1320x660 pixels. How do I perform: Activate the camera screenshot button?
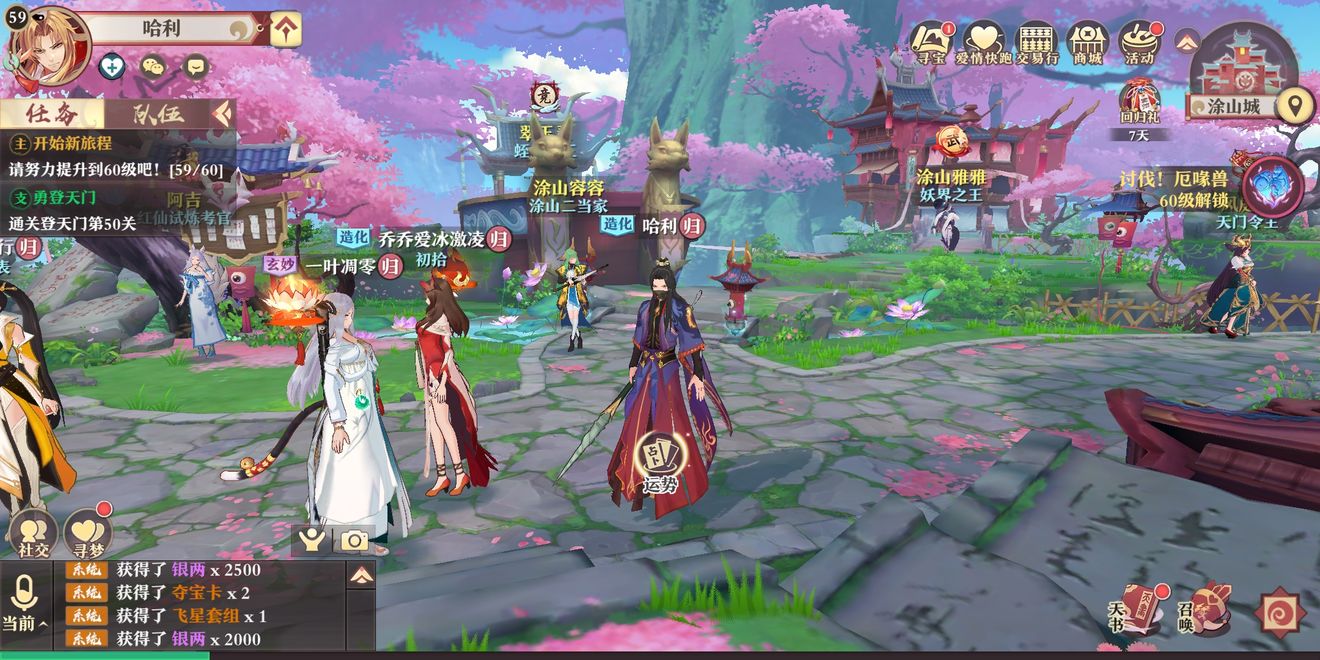pyautogui.click(x=354, y=541)
